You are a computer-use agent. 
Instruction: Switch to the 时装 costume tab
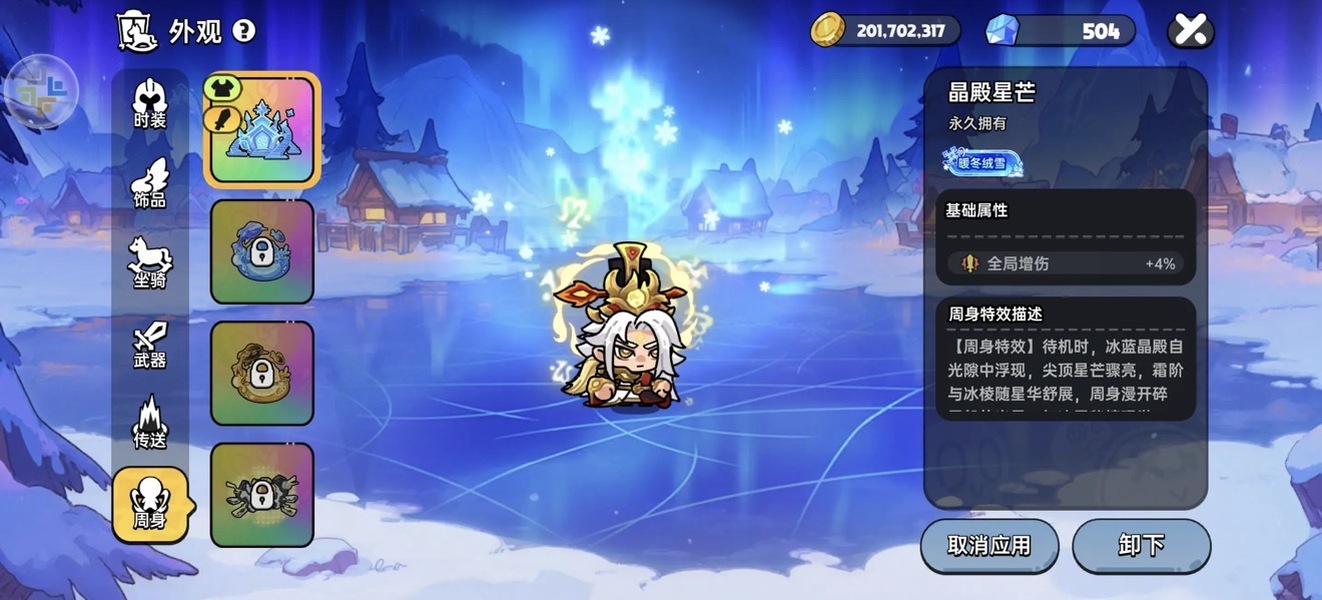150,104
